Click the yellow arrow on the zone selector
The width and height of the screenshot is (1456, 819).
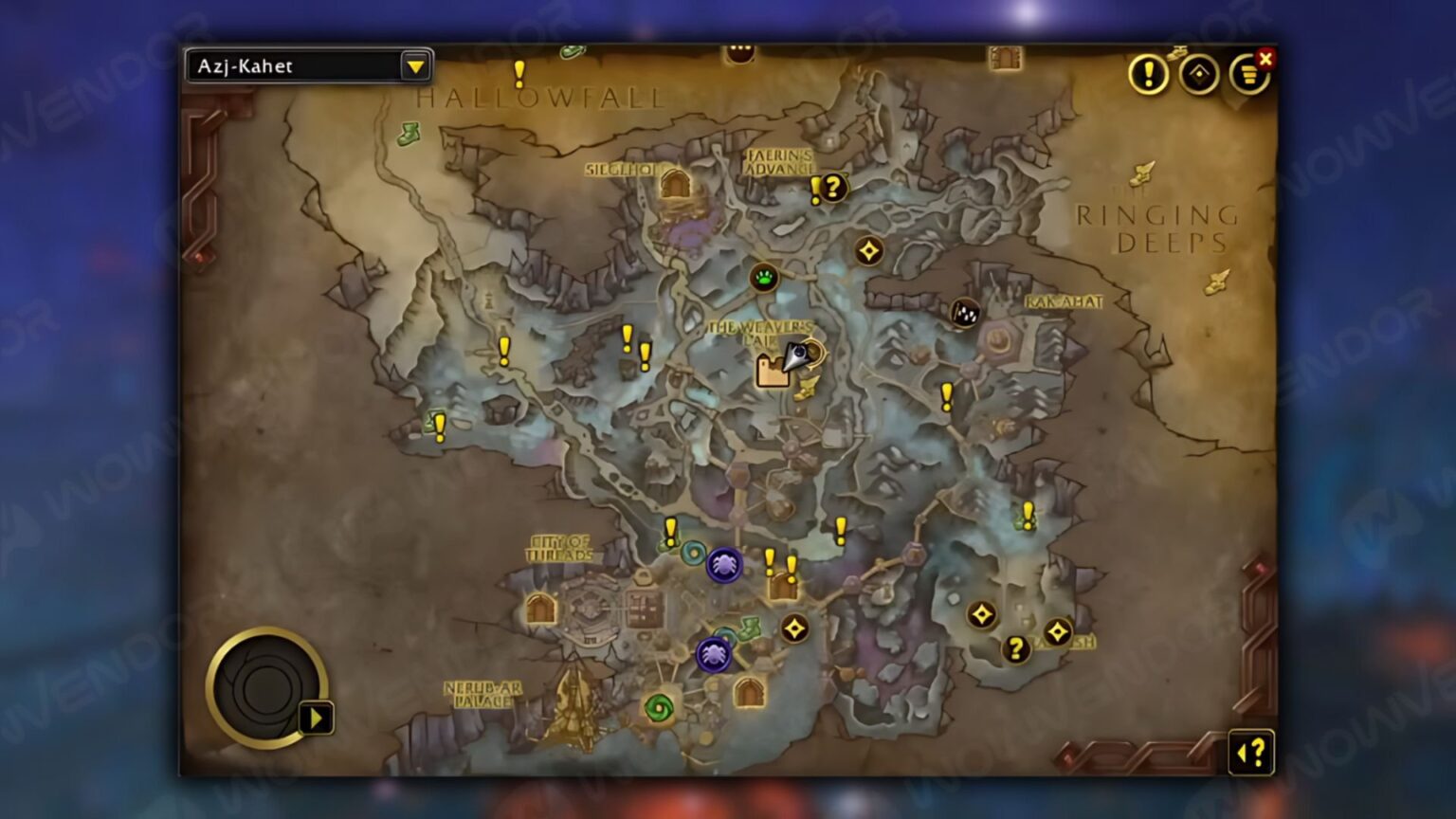[417, 66]
